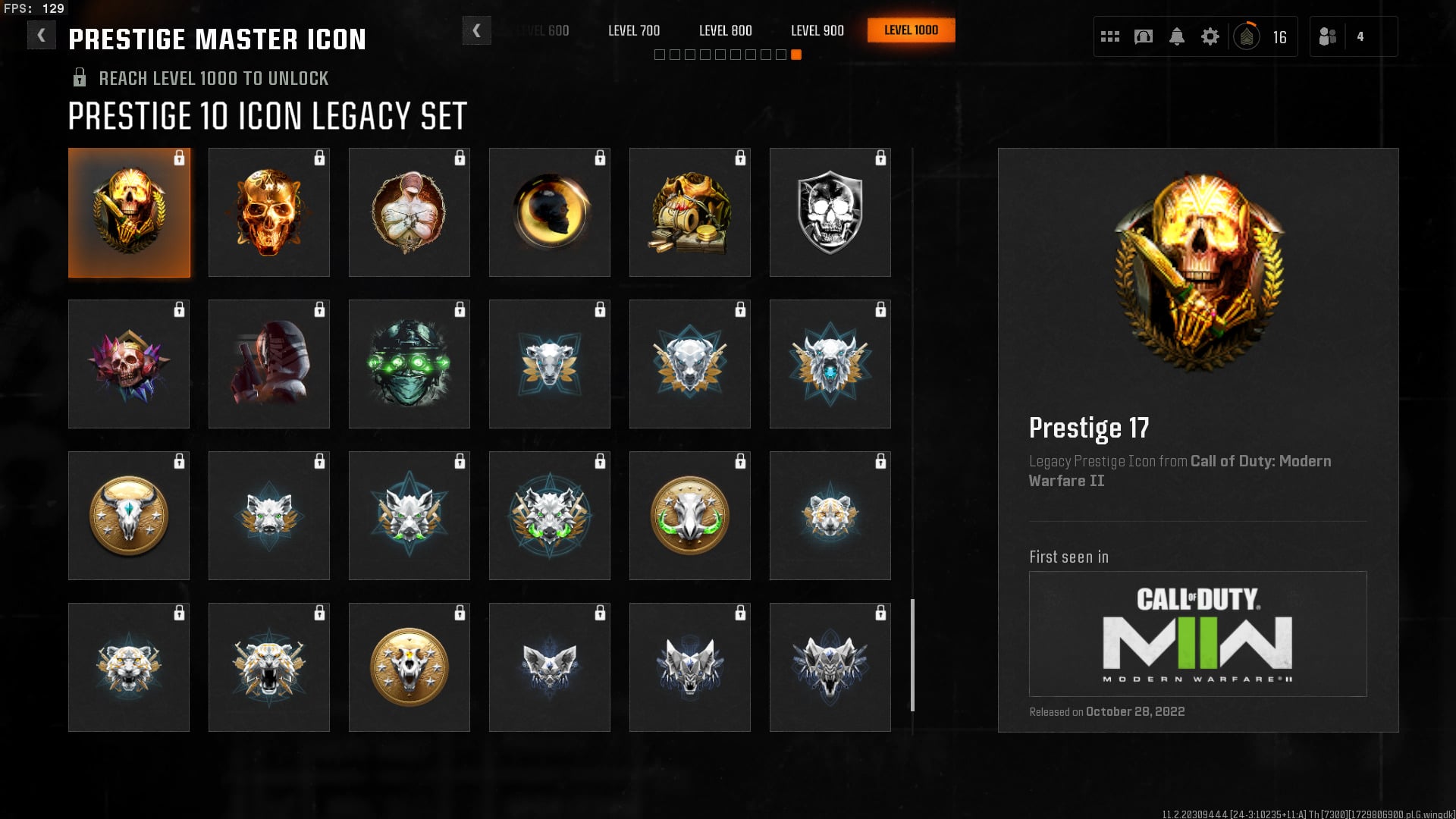Screen dimensions: 1456x819
Task: Pick the silver skull shield icon
Action: [x=830, y=212]
